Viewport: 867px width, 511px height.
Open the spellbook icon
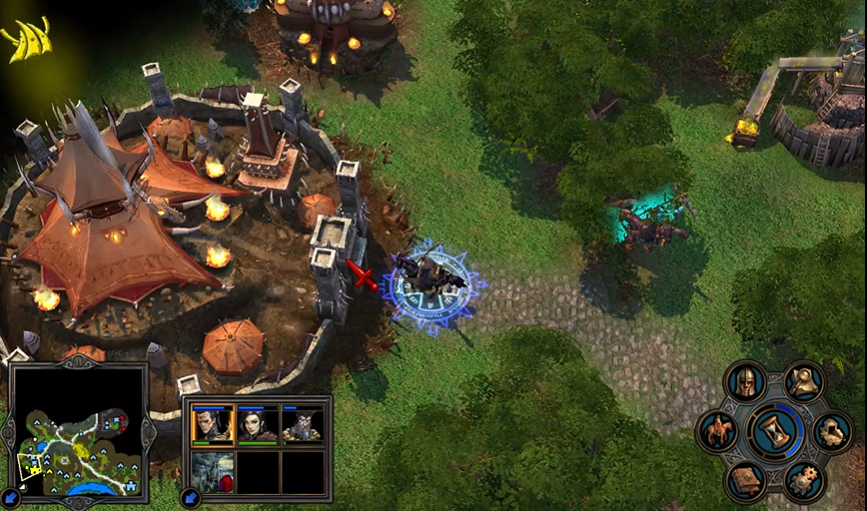click(745, 481)
